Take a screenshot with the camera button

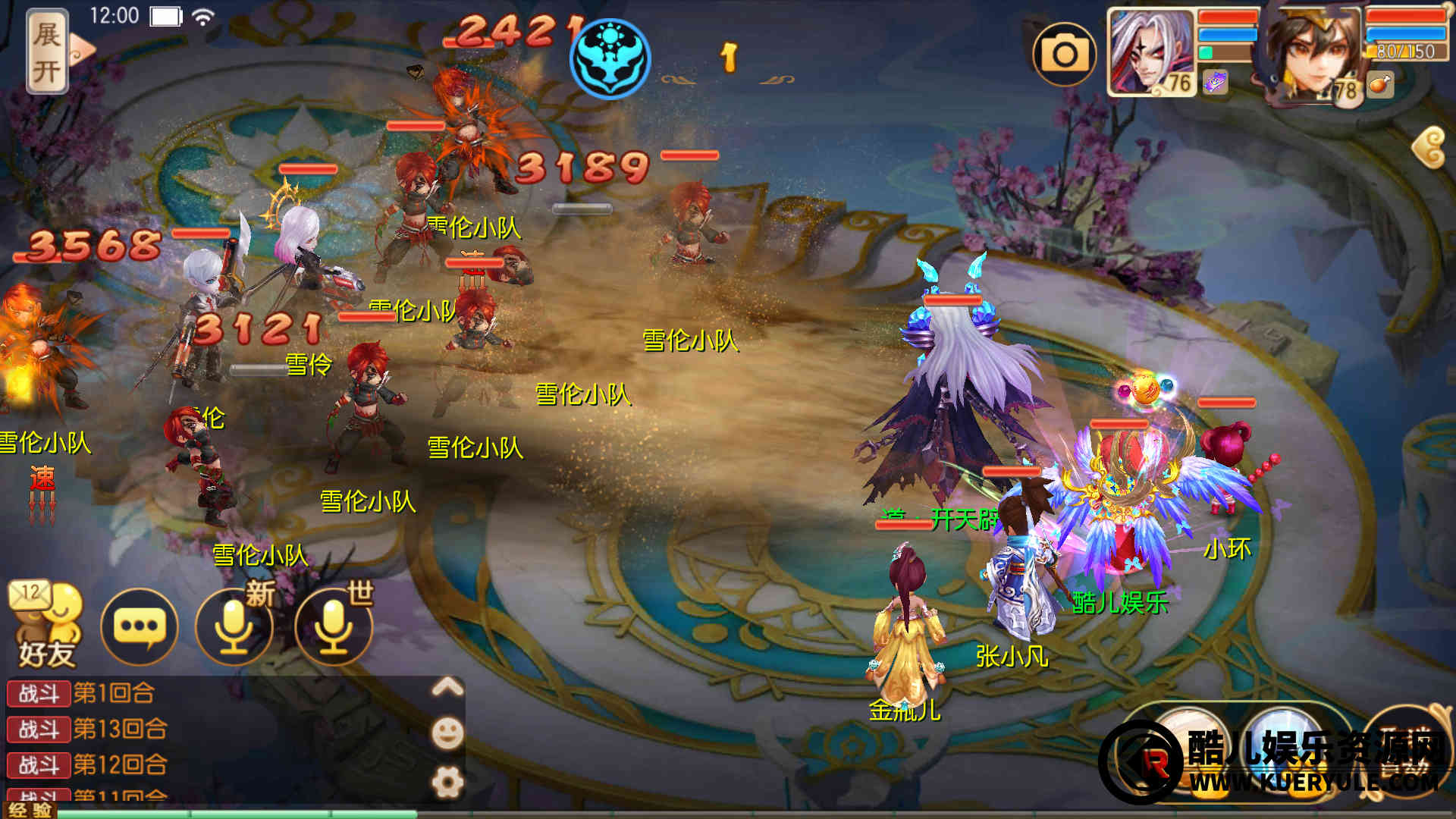click(1064, 54)
